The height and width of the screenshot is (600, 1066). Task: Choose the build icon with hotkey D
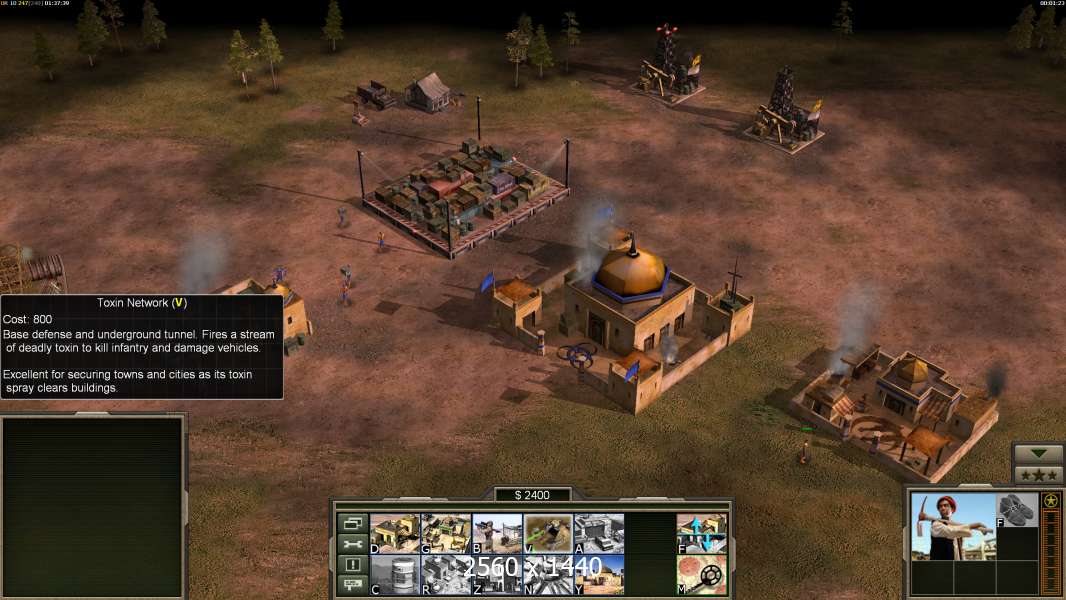(x=395, y=534)
